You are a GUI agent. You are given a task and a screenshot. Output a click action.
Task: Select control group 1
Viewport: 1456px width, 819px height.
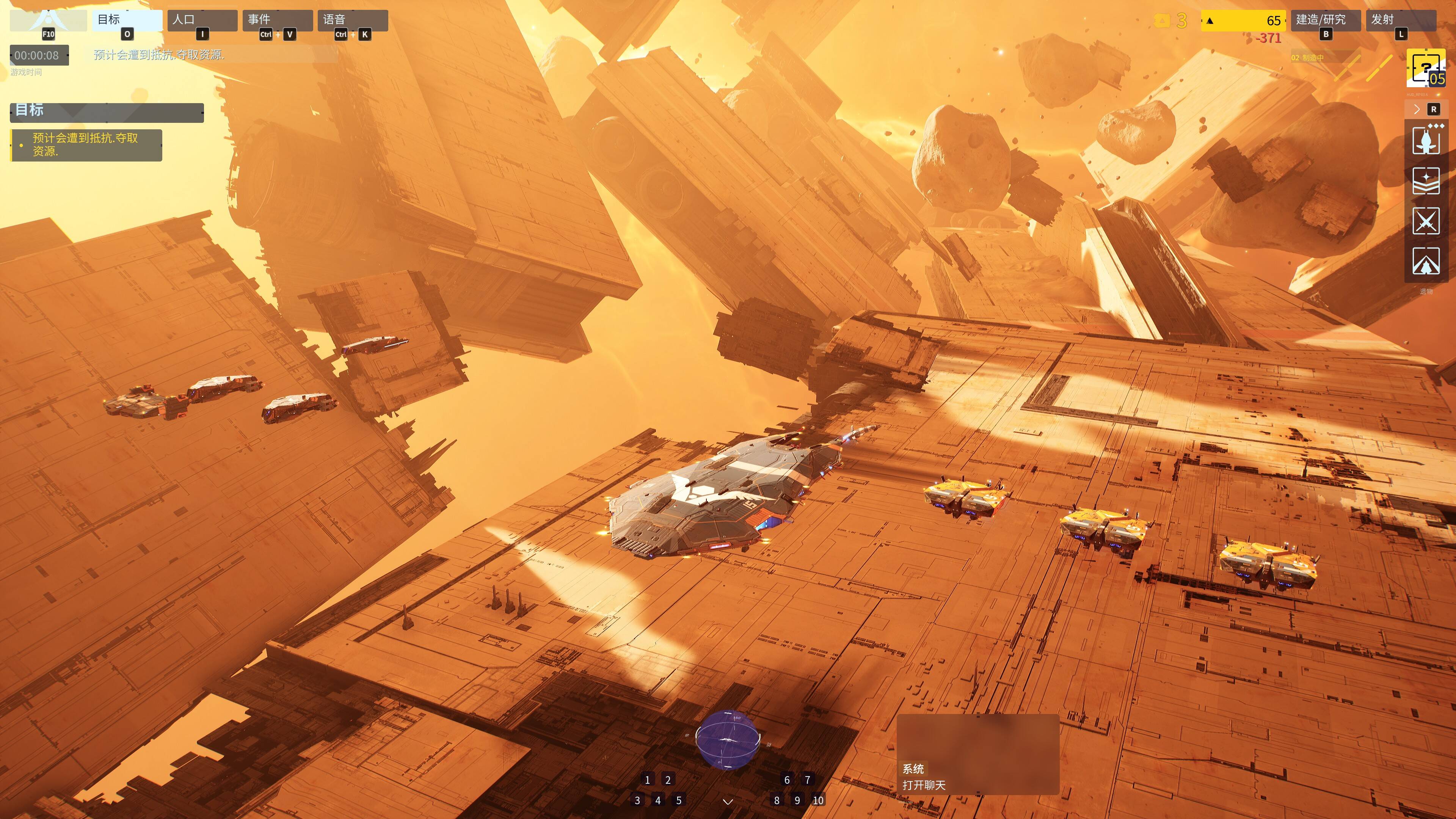[647, 780]
